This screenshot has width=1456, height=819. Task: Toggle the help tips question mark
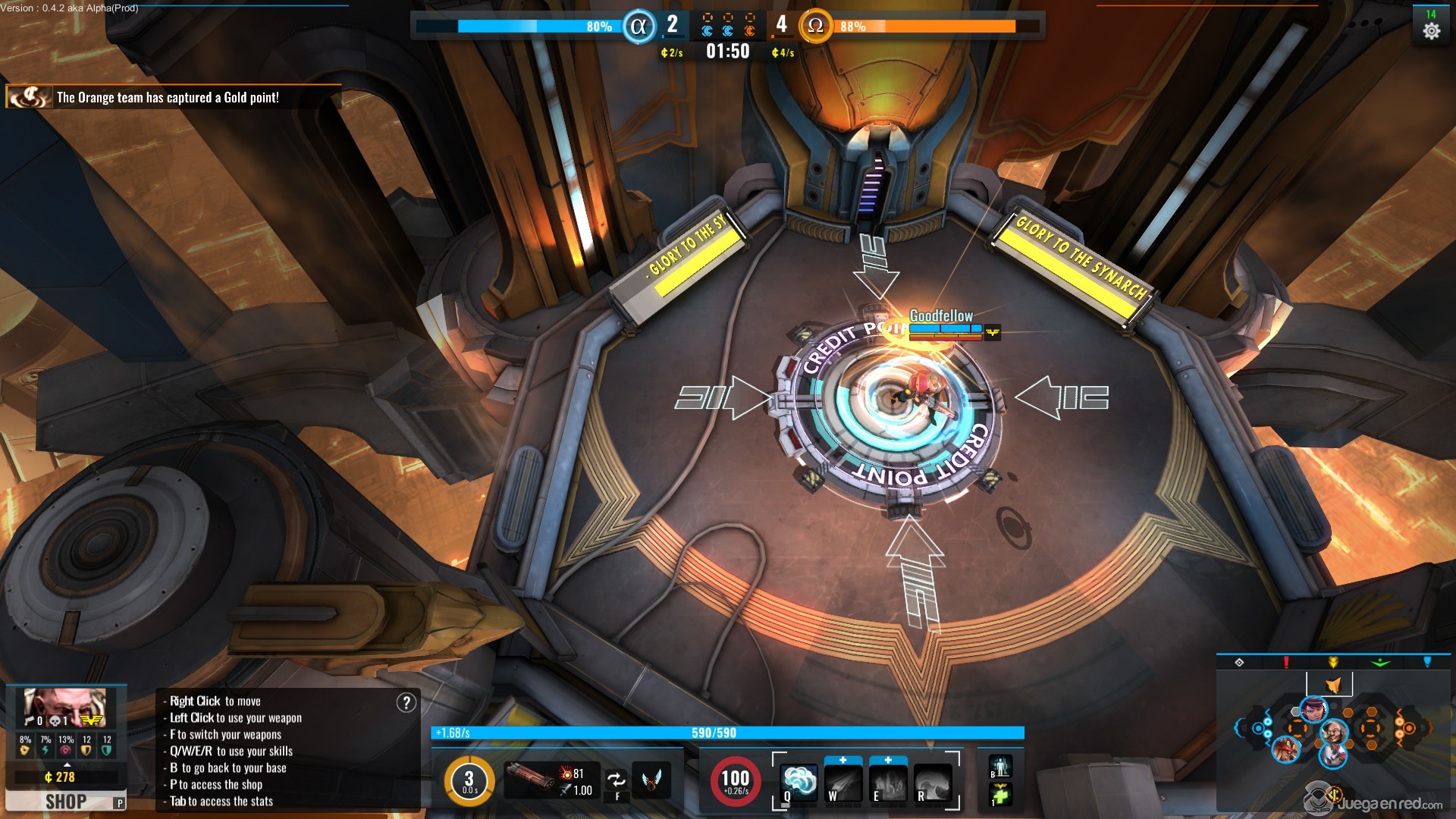(x=406, y=703)
